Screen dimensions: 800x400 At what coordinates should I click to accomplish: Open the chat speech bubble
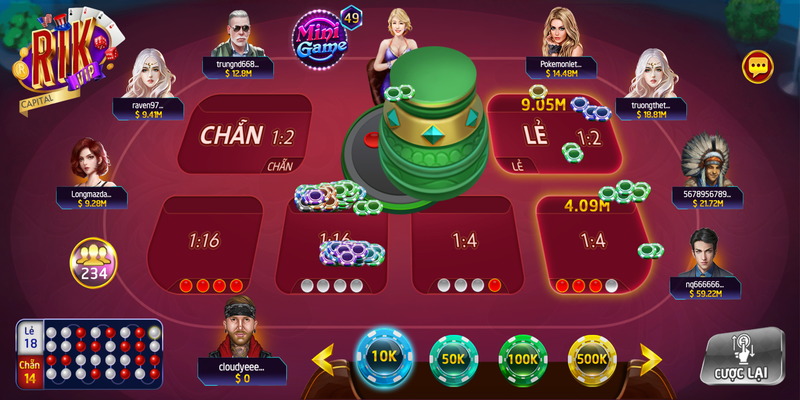(758, 67)
